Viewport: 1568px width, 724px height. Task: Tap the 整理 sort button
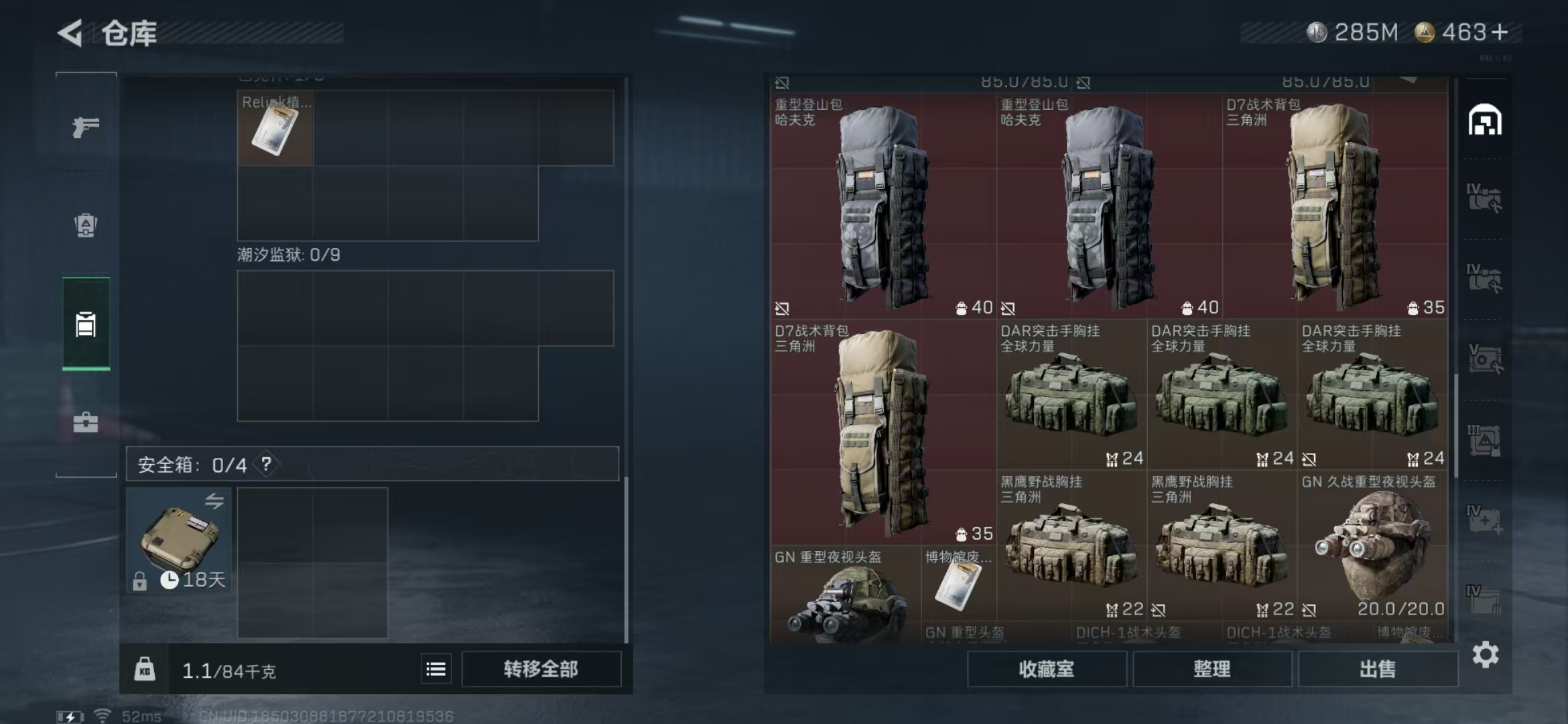1212,669
